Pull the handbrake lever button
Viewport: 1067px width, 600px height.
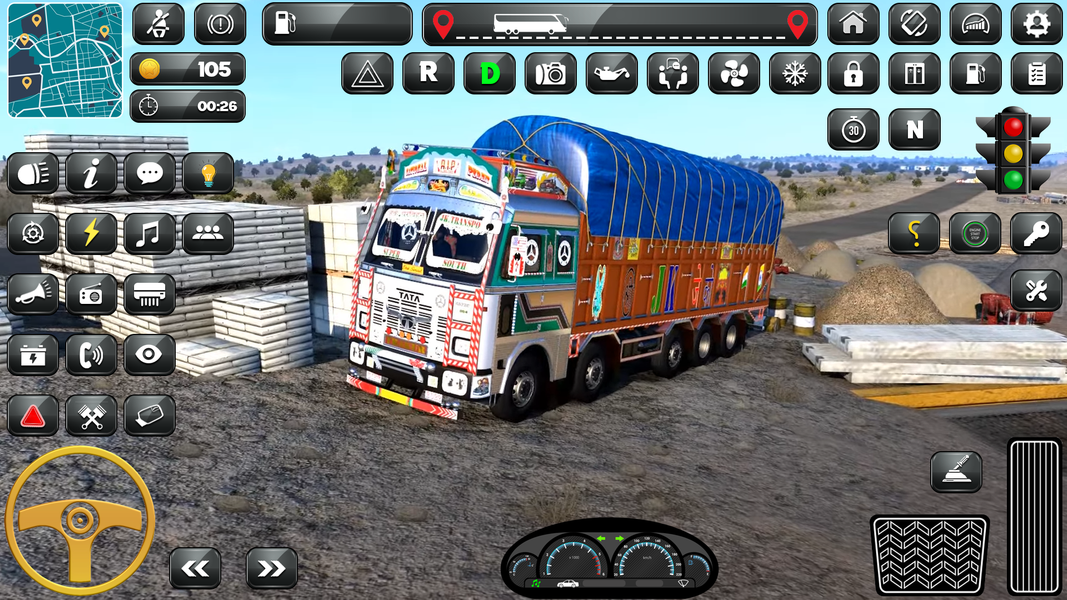(955, 471)
